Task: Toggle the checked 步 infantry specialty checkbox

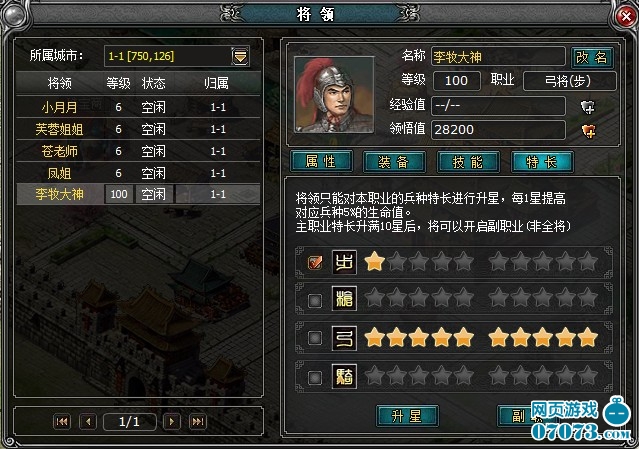Action: pos(314,263)
